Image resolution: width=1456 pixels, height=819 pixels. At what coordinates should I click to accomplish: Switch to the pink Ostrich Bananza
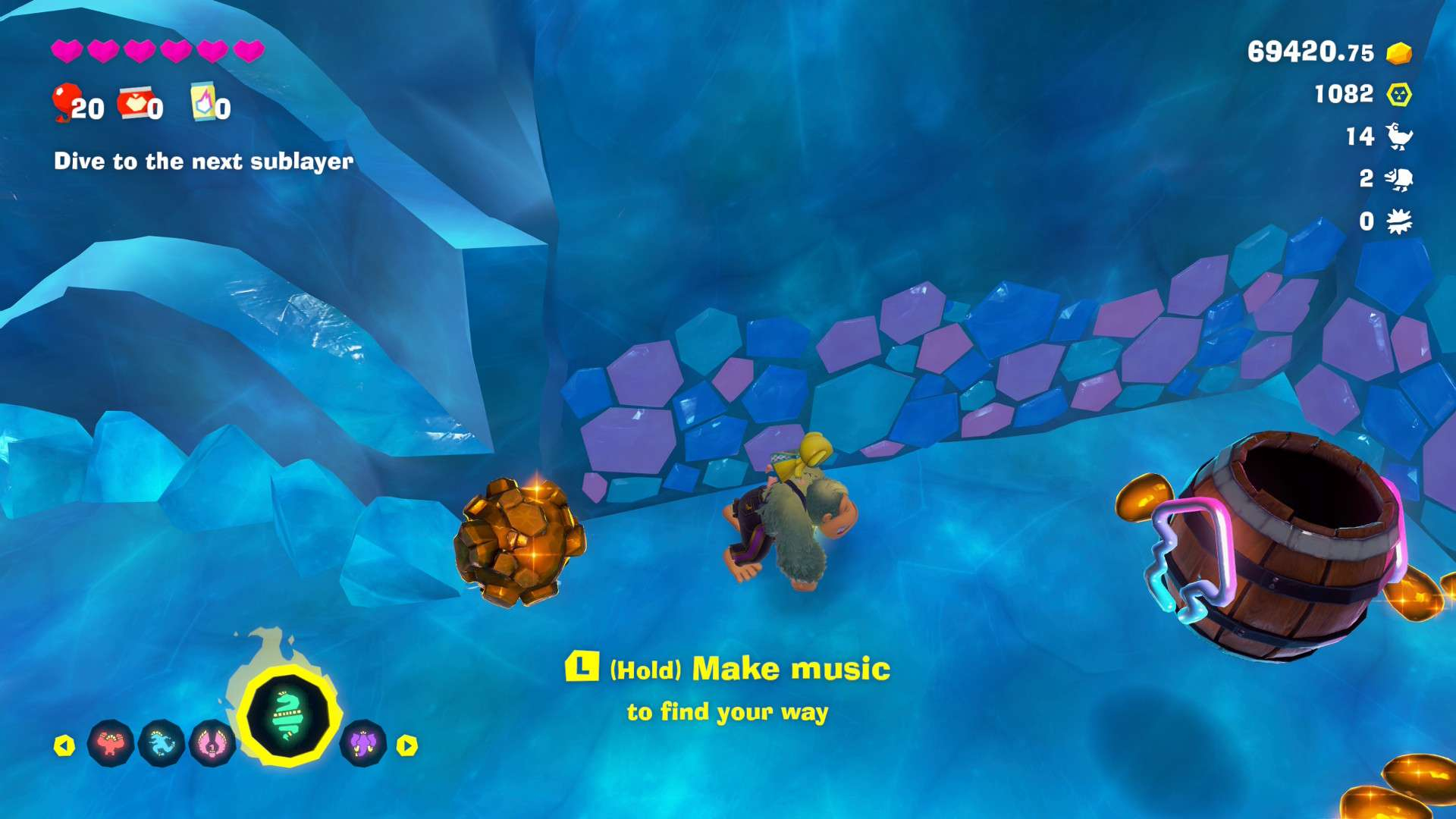click(212, 743)
